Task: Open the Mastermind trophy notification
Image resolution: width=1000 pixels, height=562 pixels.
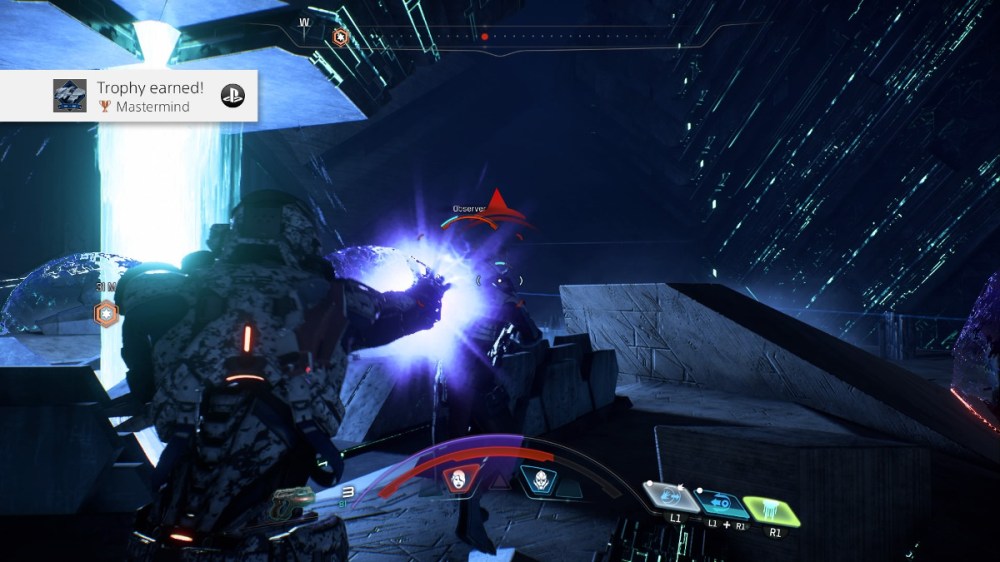Action: 150,96
